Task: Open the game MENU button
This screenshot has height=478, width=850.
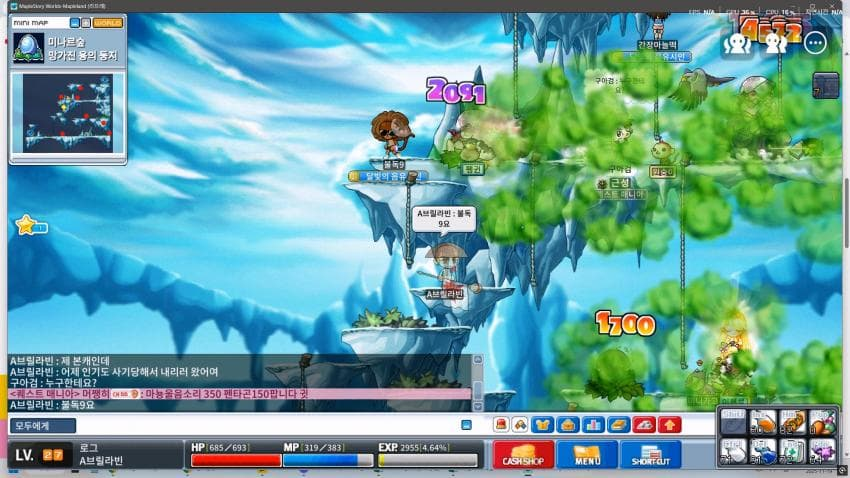Action: [587, 455]
